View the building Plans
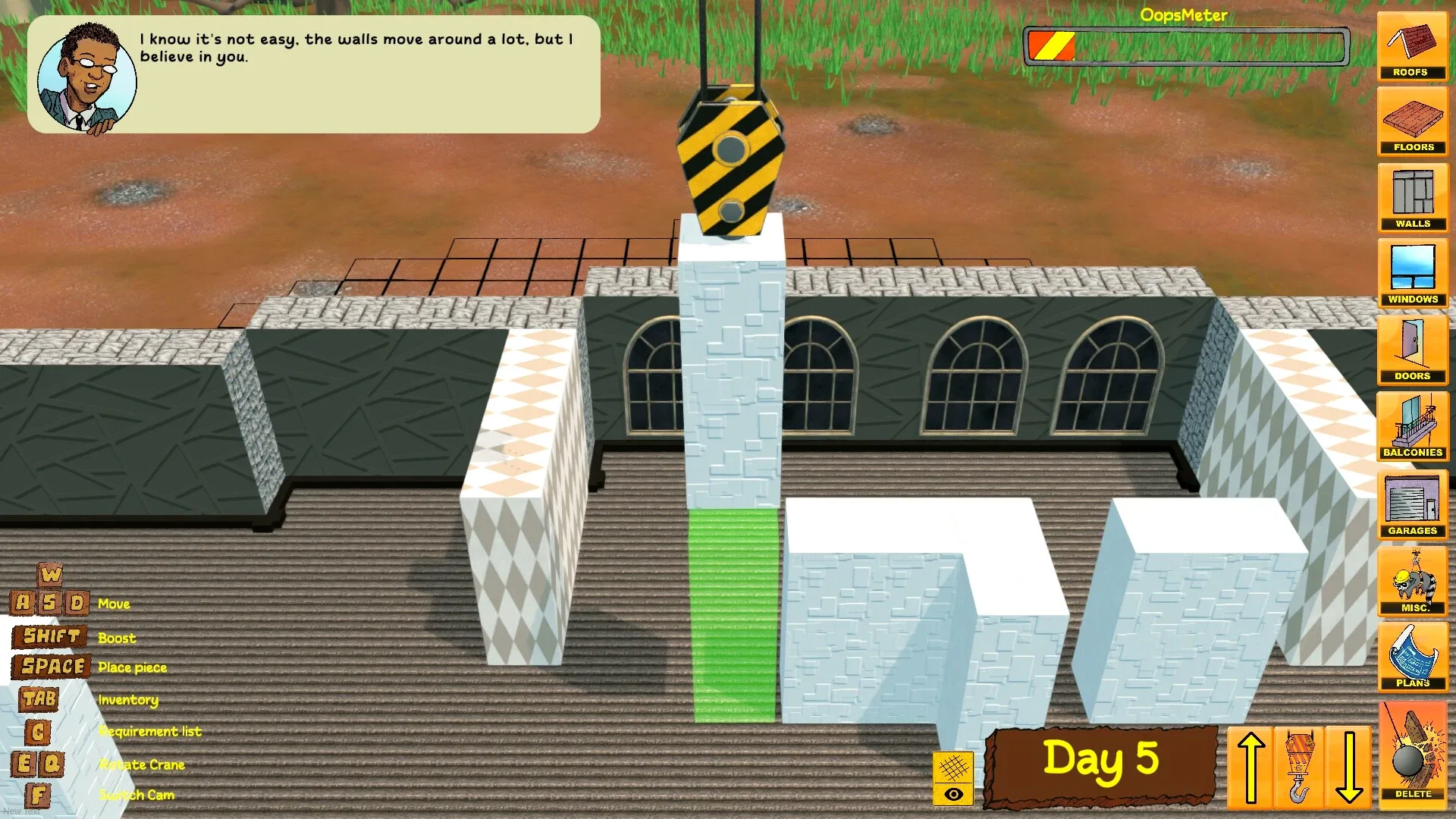 click(1412, 658)
